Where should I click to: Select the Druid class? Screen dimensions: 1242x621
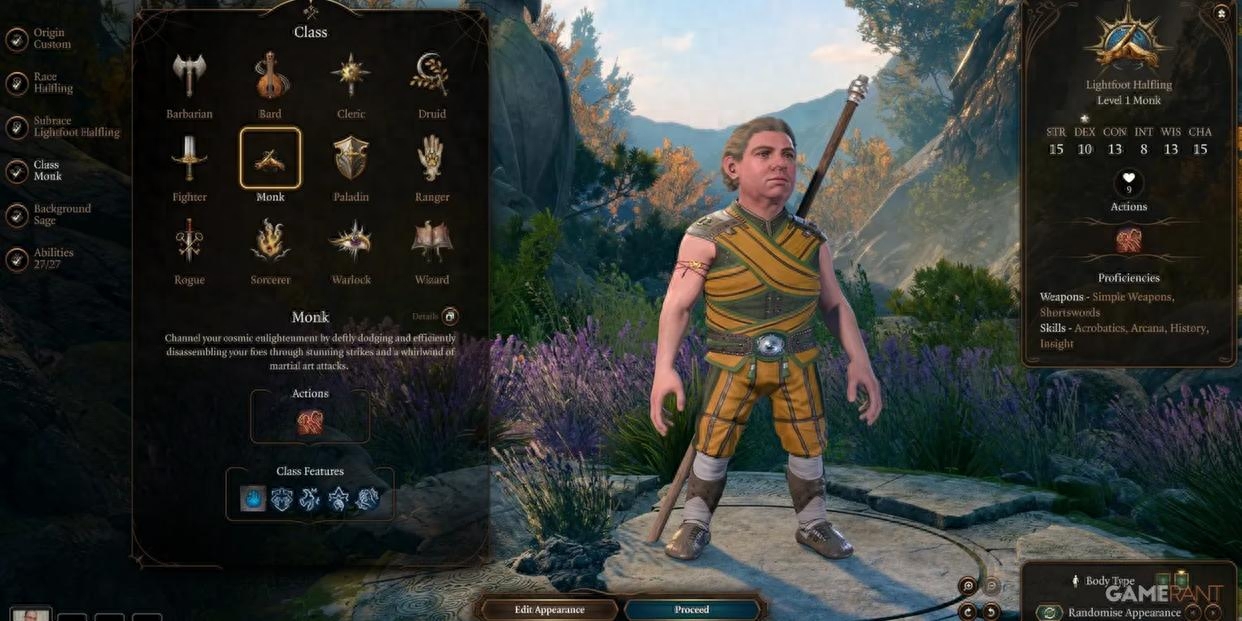[x=432, y=76]
